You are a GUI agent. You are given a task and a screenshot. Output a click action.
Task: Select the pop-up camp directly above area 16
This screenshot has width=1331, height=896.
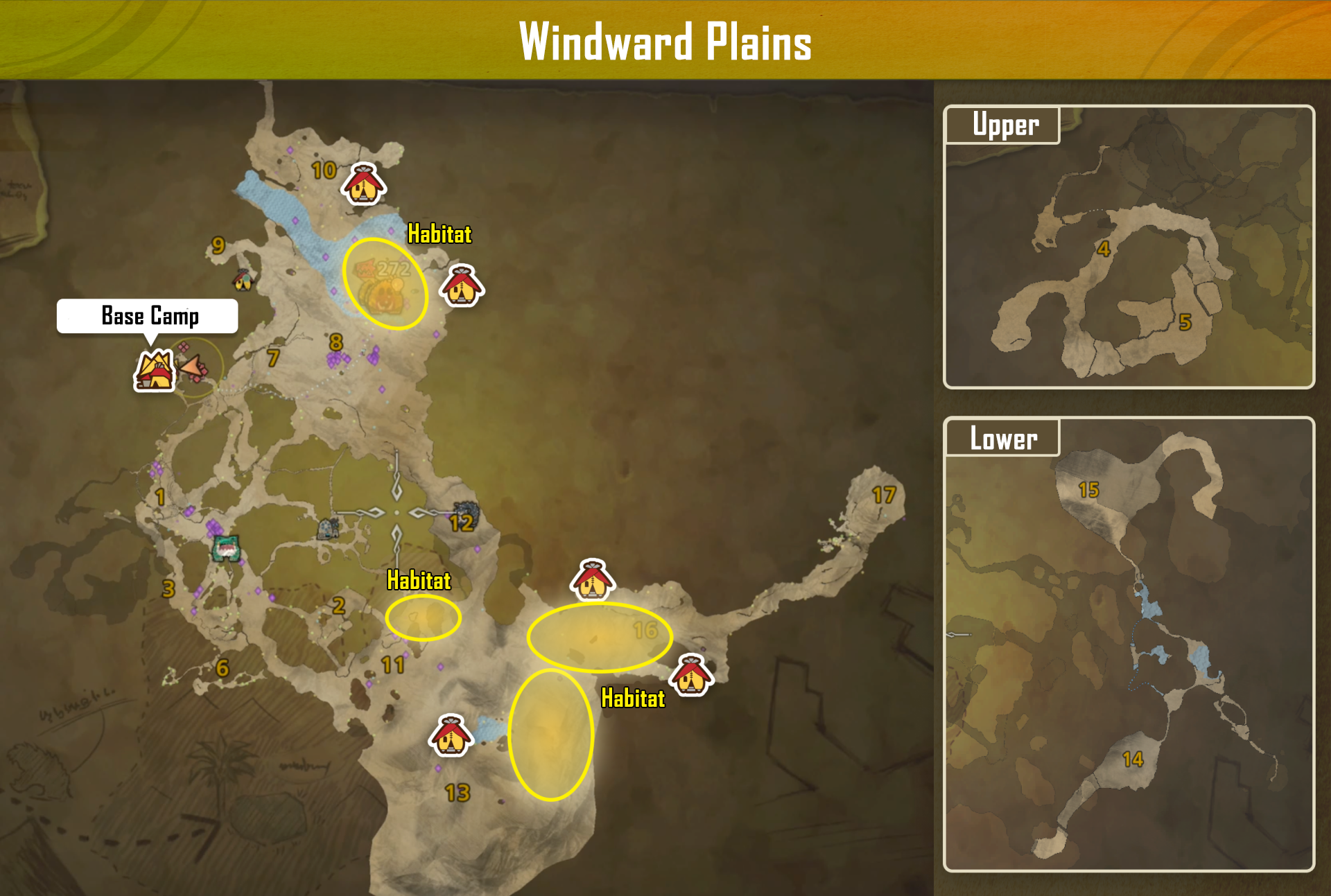[592, 580]
